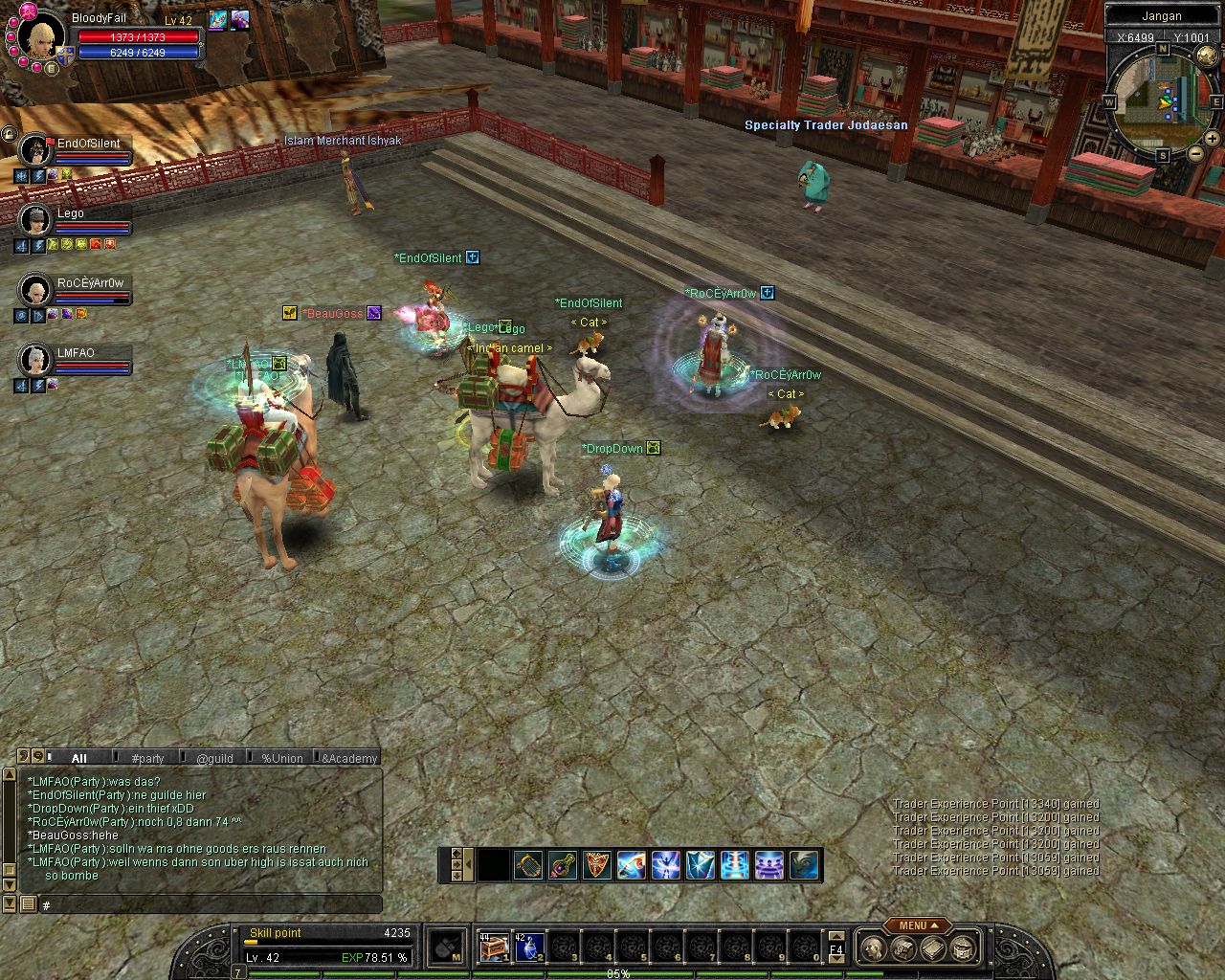The width and height of the screenshot is (1225, 980).
Task: Select party member RoCÈýArr0w's portrait
Action: tap(35, 290)
